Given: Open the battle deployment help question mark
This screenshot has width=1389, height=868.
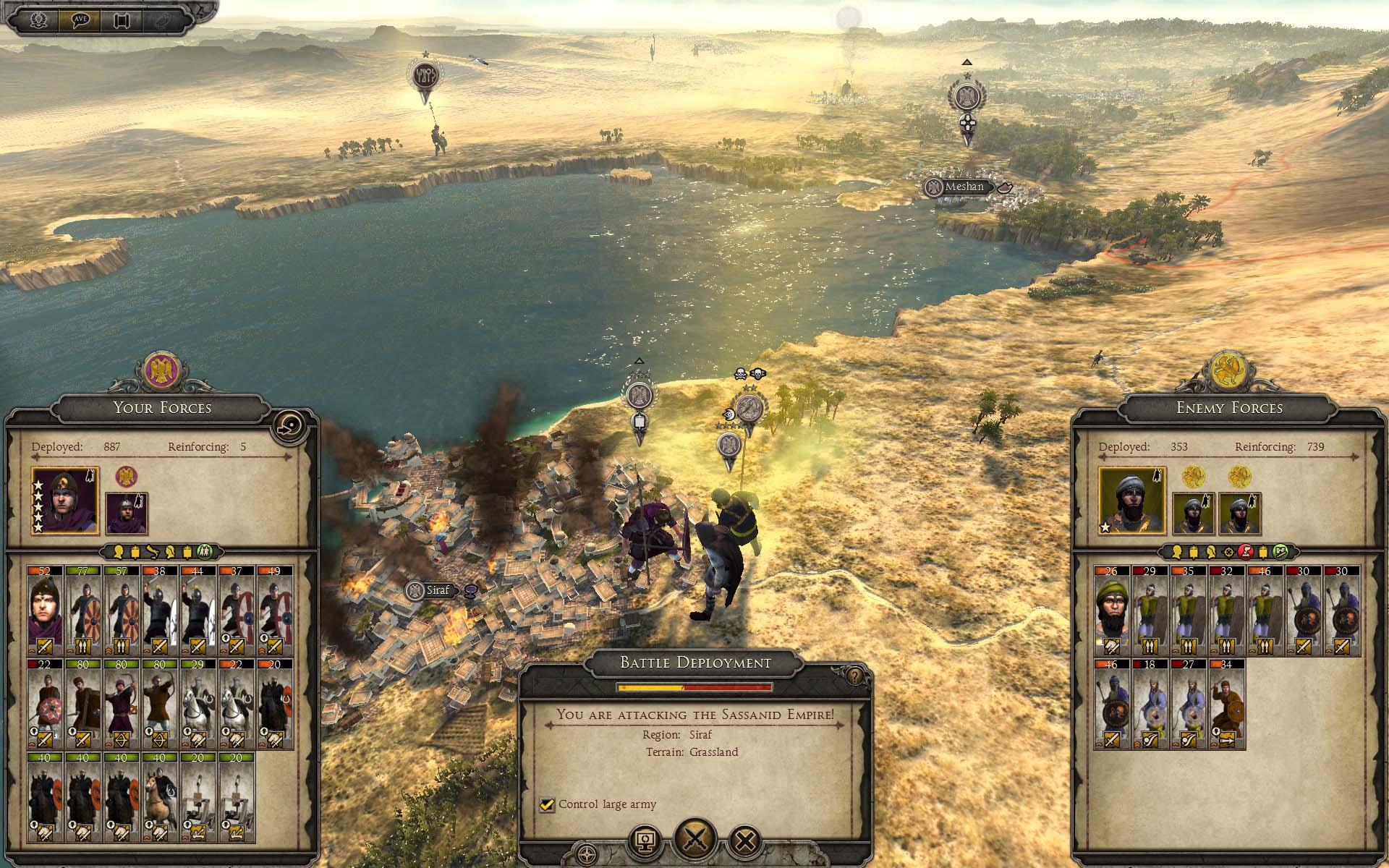Looking at the screenshot, I should (x=856, y=676).
